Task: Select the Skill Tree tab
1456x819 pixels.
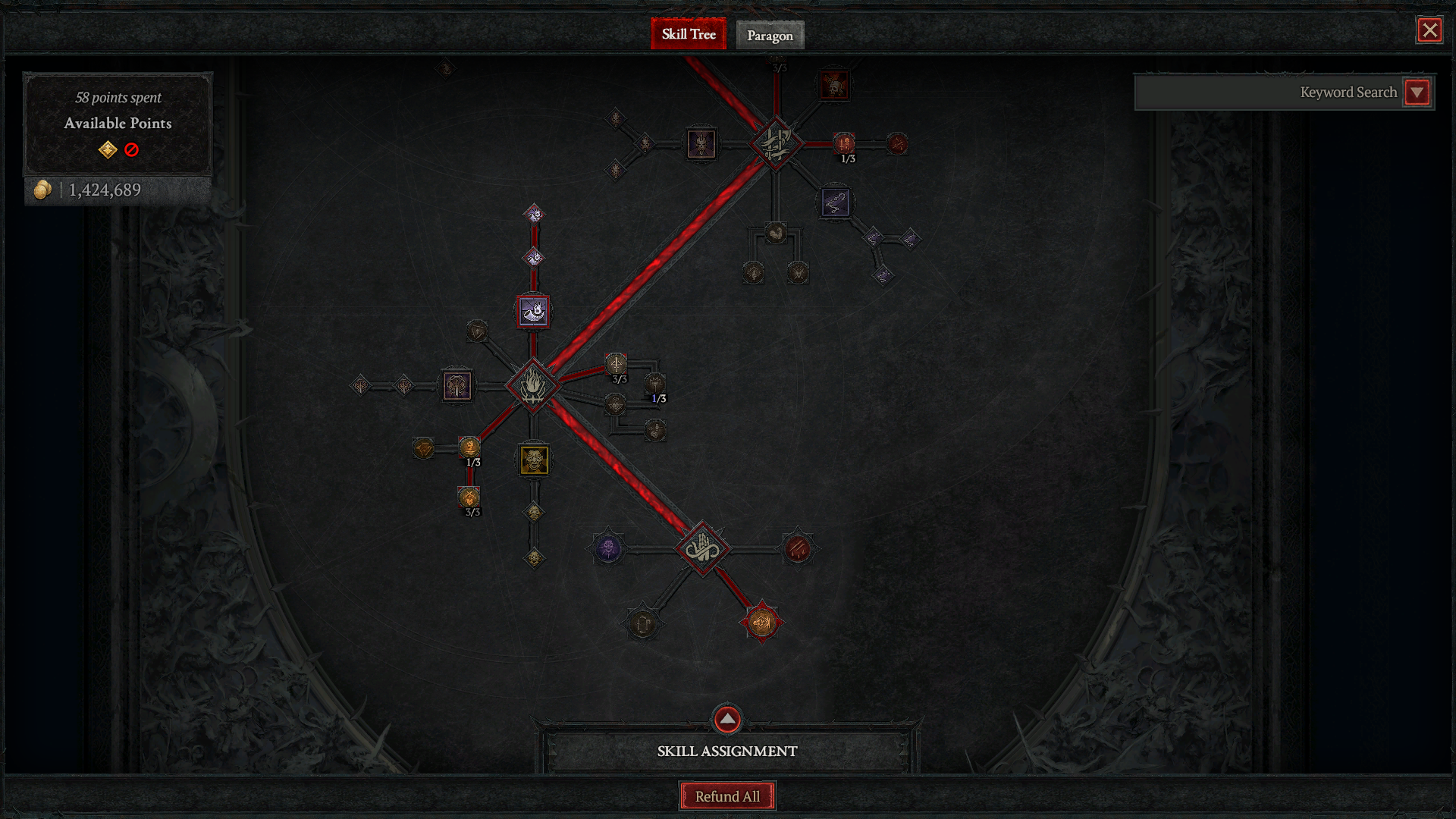Action: 688,34
